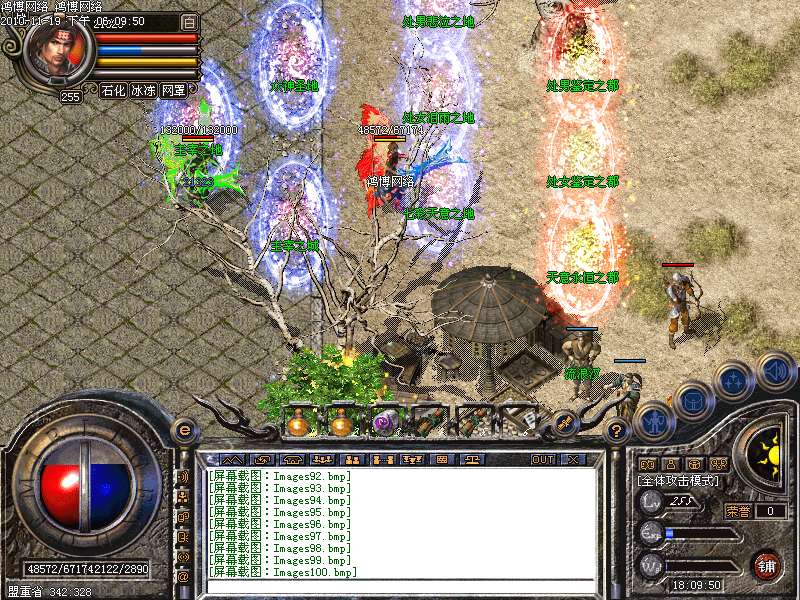Select the purple swirl orb belt slot
The height and width of the screenshot is (600, 800).
point(384,422)
